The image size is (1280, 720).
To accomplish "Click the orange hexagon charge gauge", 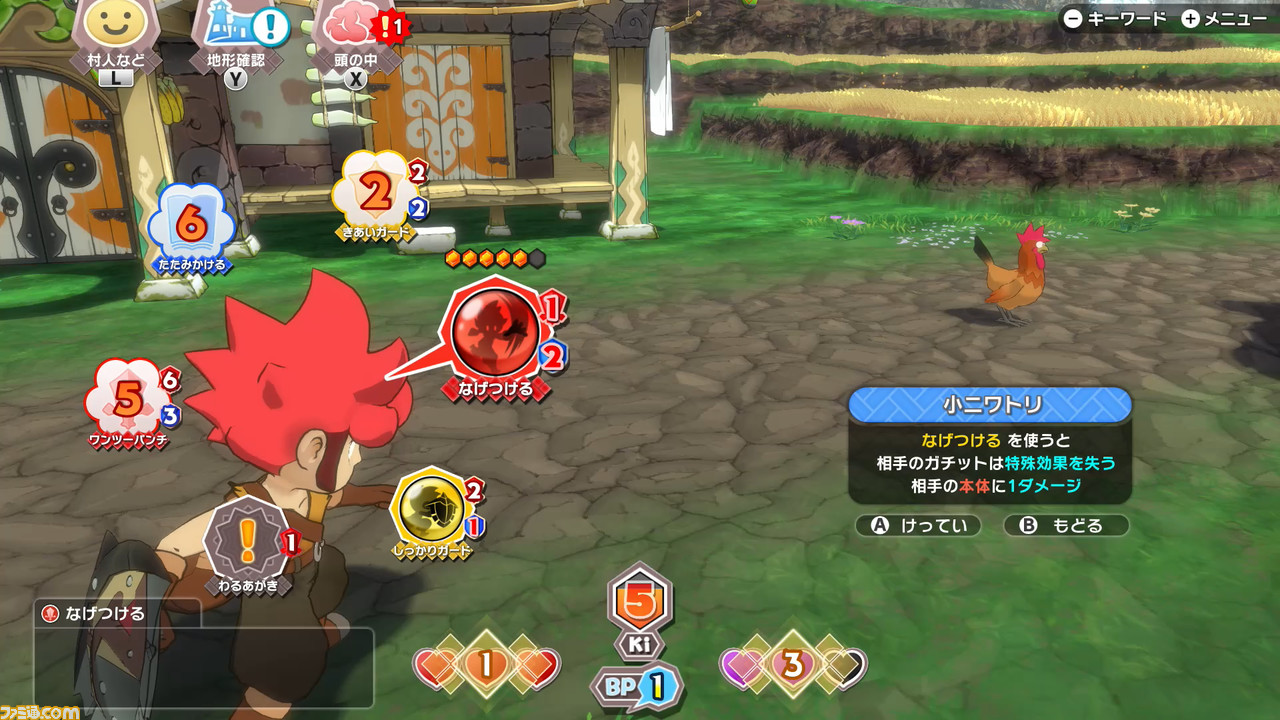I will point(494,256).
